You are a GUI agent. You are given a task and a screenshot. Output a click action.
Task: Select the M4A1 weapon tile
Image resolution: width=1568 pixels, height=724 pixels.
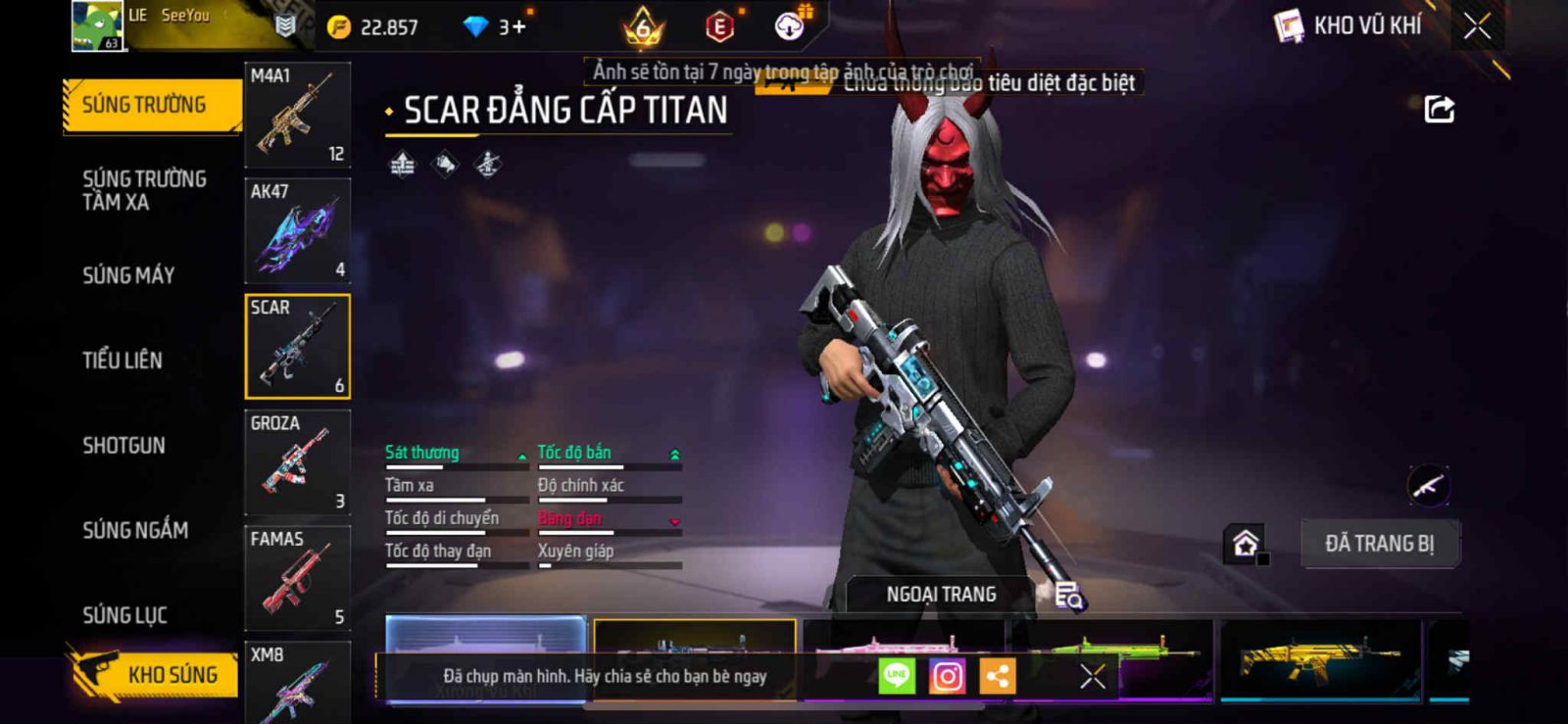[297, 115]
